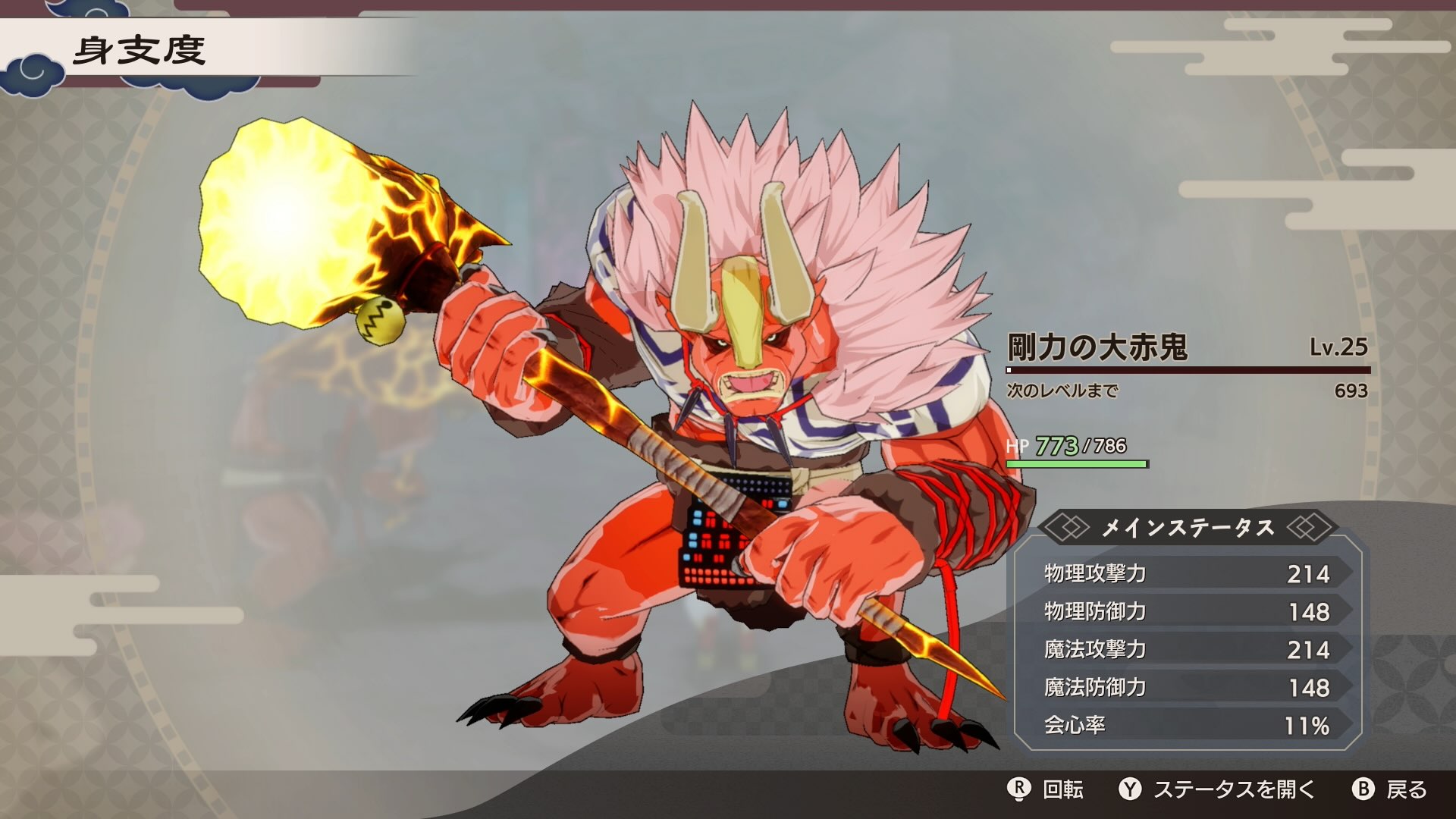This screenshot has width=1456, height=819.
Task: Open the 魔法攻撃力 stat row
Action: pyautogui.click(x=1191, y=650)
